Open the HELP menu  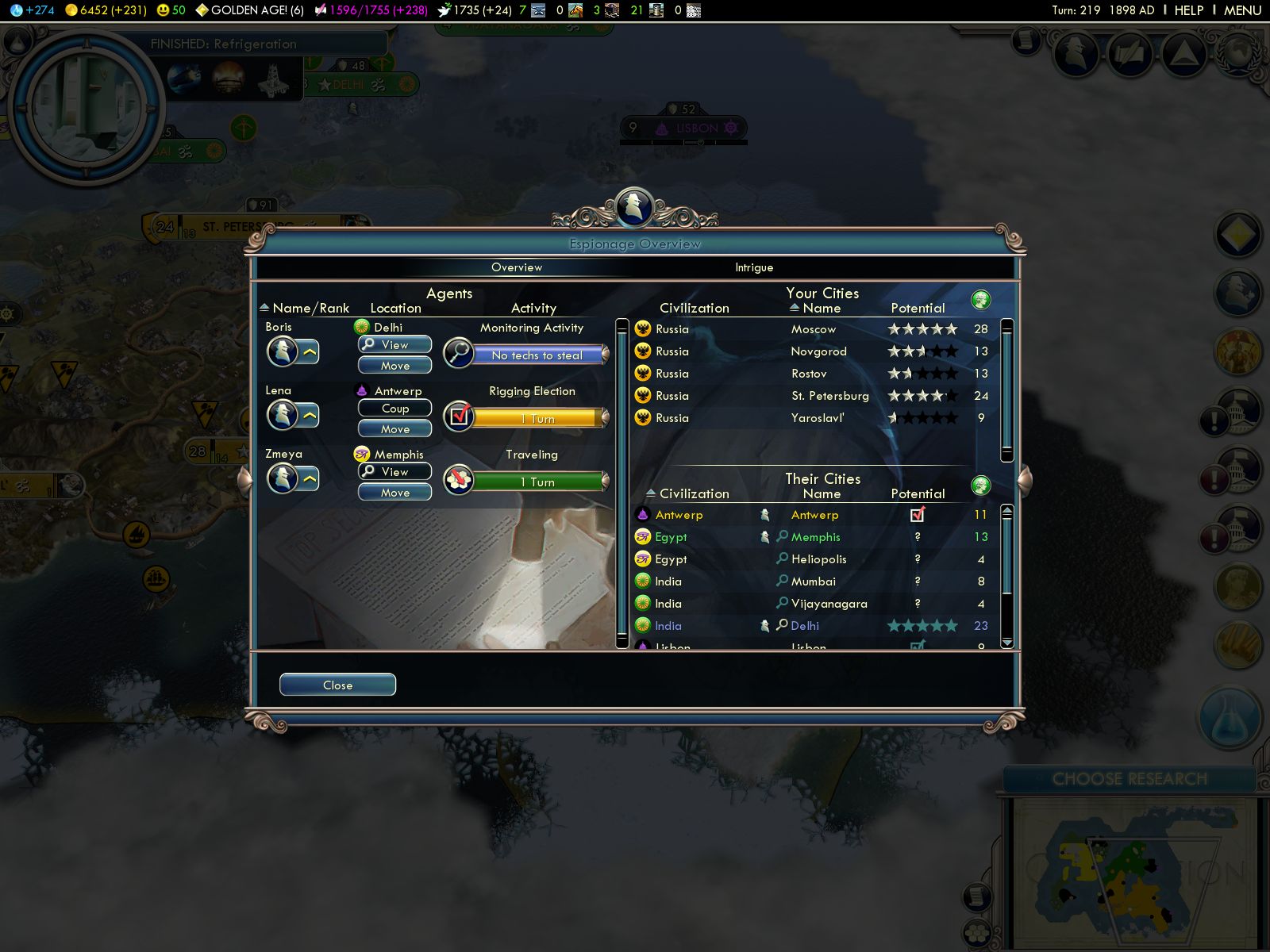coord(1188,10)
